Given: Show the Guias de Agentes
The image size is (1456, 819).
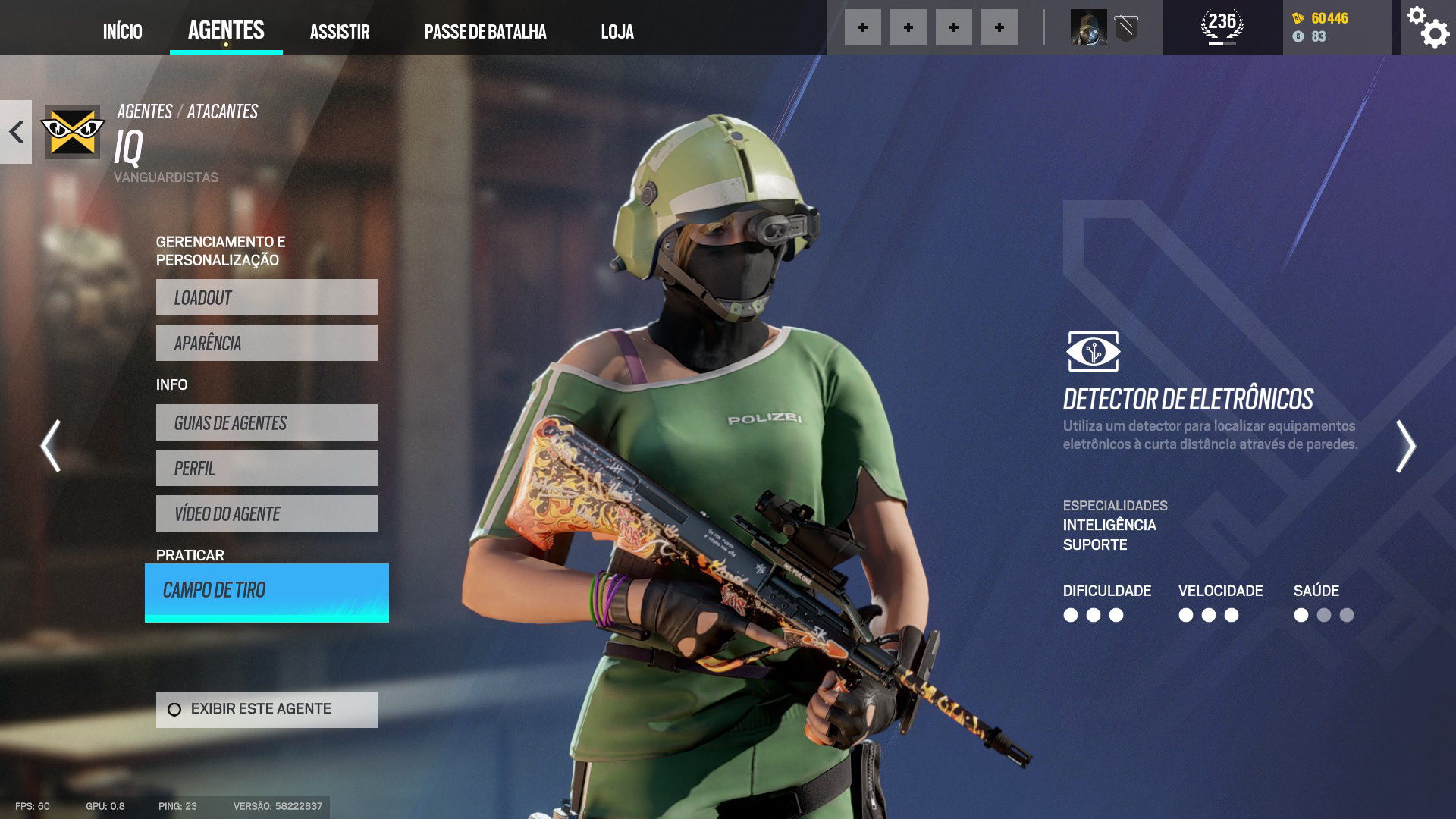Looking at the screenshot, I should pos(266,422).
